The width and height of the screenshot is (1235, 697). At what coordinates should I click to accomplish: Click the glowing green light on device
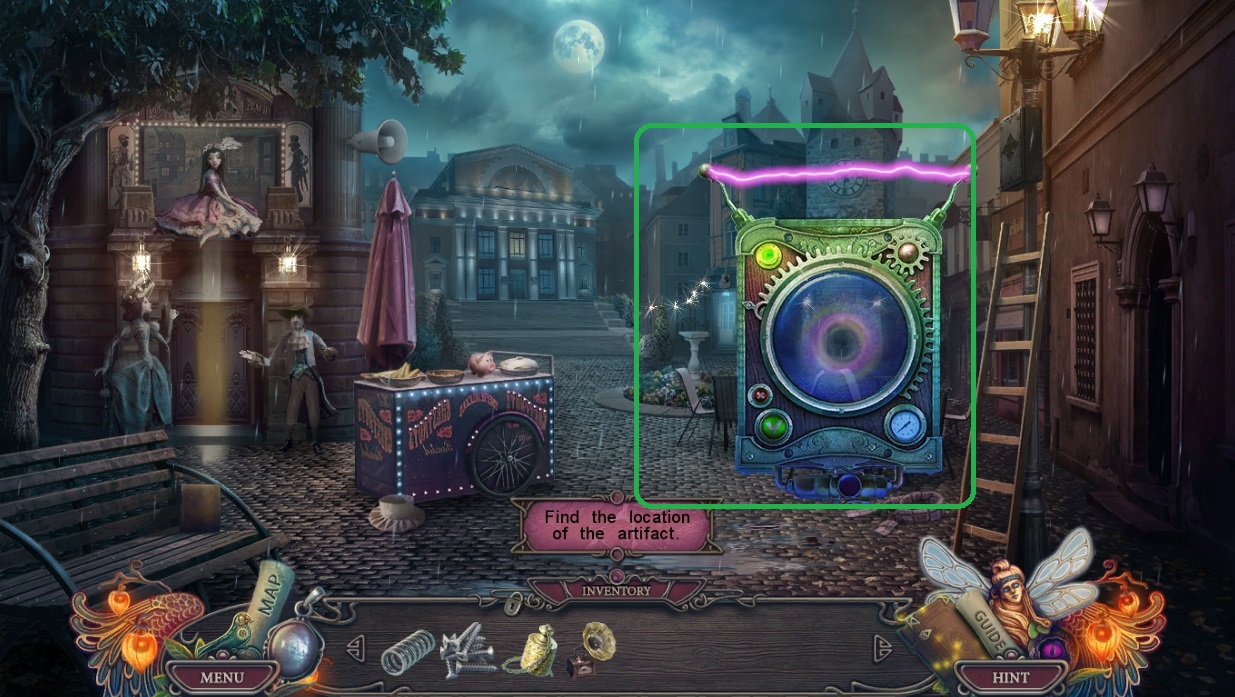(x=770, y=257)
